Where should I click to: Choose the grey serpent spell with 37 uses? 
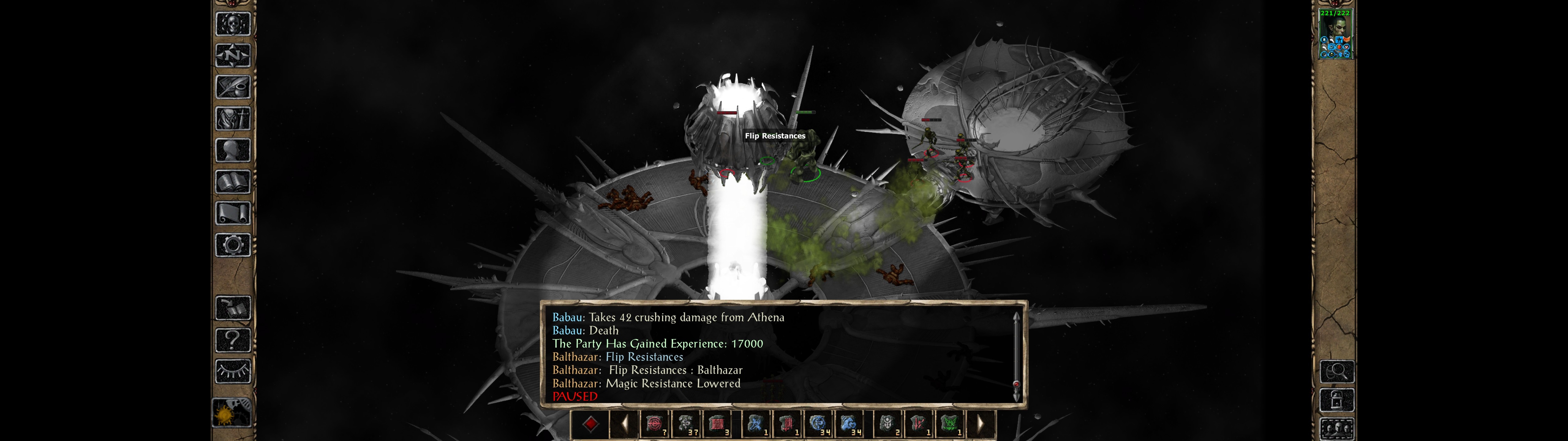[x=687, y=424]
